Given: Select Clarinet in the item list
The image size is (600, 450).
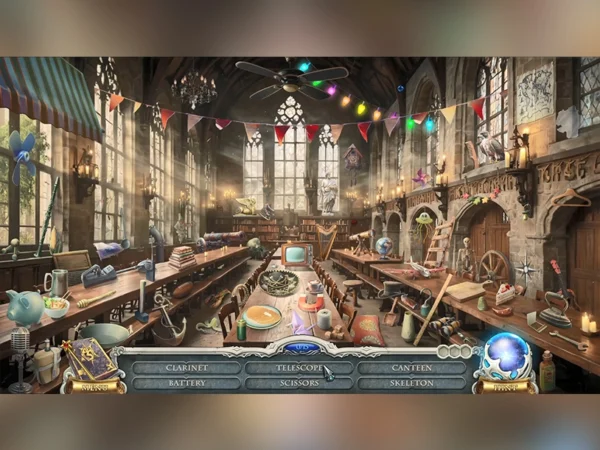Looking at the screenshot, I should tap(186, 367).
